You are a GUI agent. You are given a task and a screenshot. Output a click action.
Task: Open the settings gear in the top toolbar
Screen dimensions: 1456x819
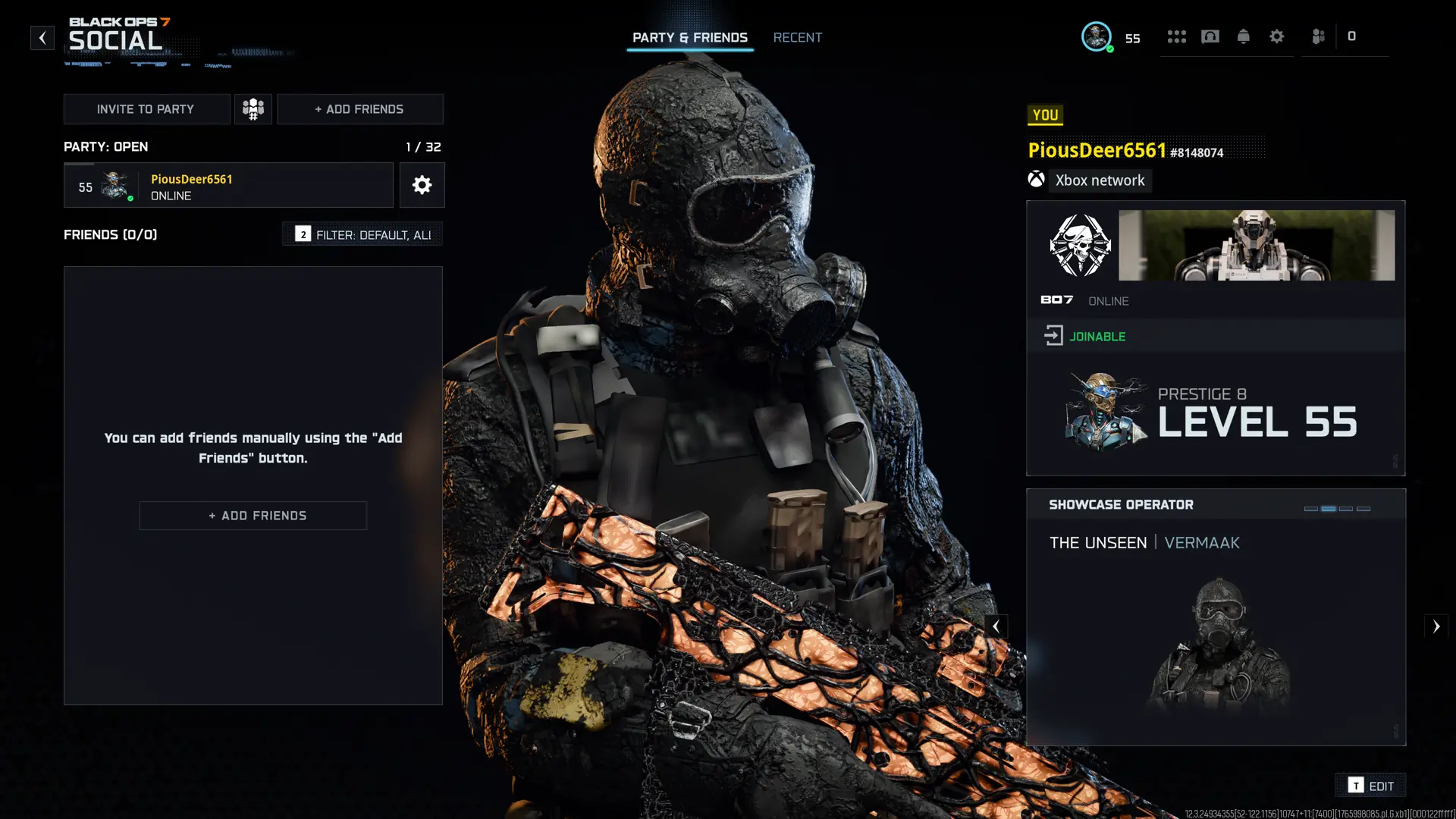pyautogui.click(x=1277, y=36)
